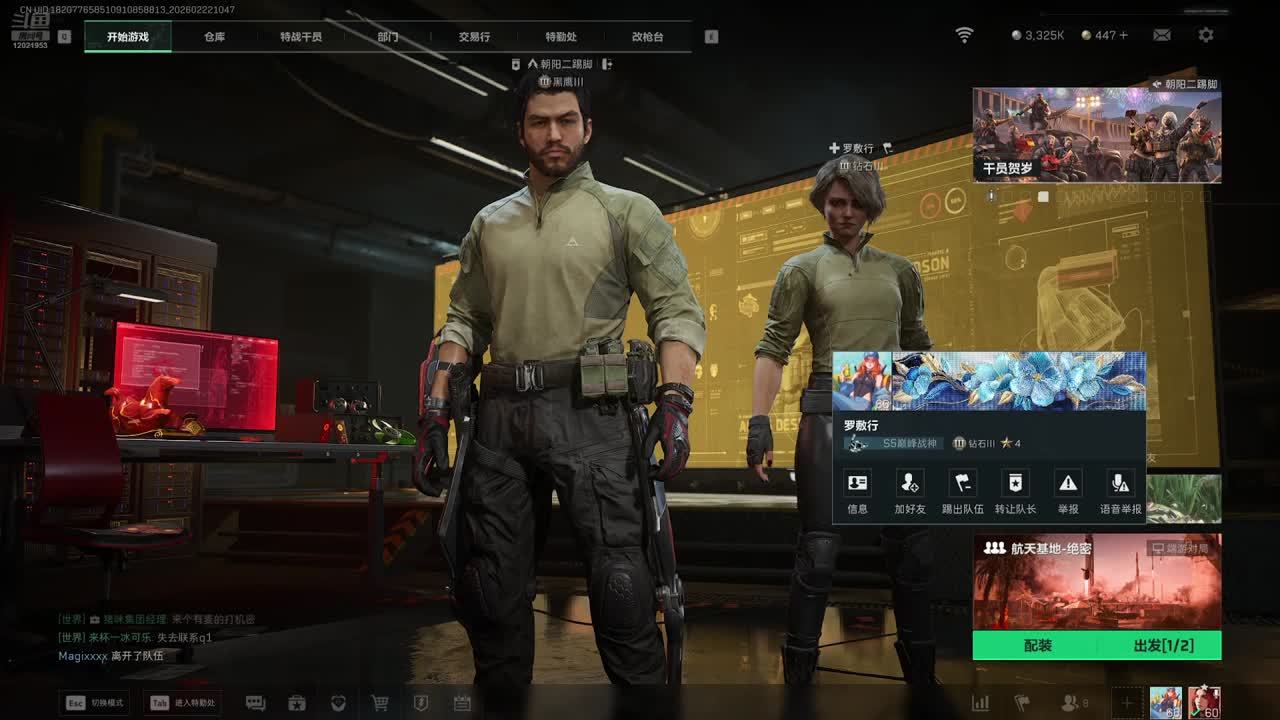Start the match with 出发 button
The height and width of the screenshot is (720, 1280).
(x=1163, y=646)
